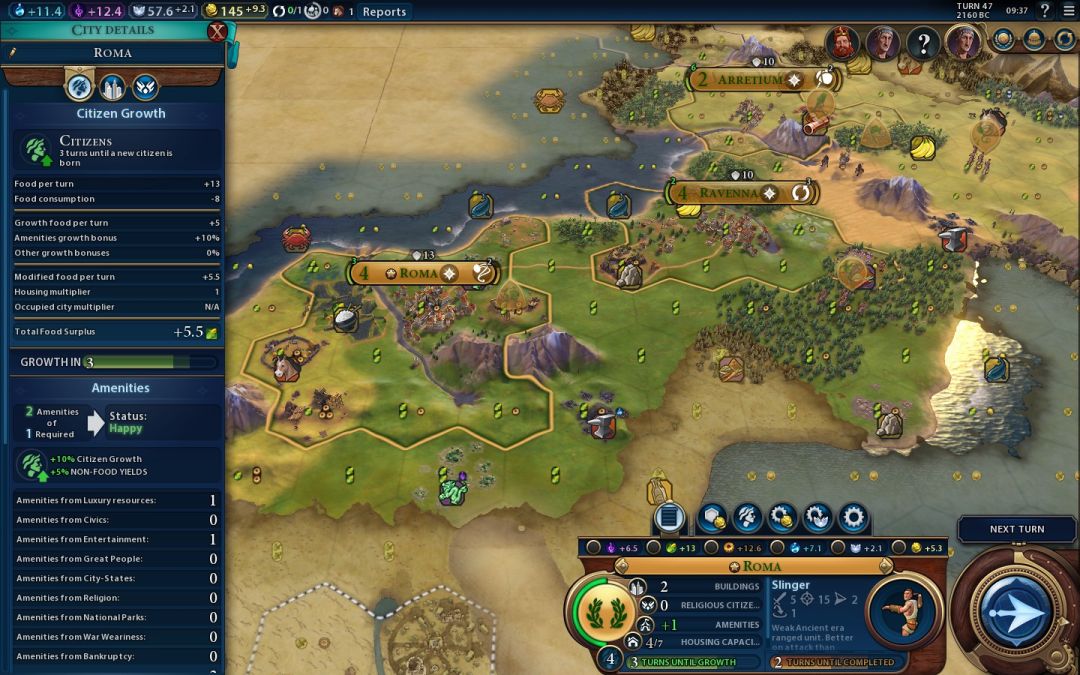Image resolution: width=1080 pixels, height=675 pixels.
Task: Switch to the religion tab in City Details
Action: (145, 86)
